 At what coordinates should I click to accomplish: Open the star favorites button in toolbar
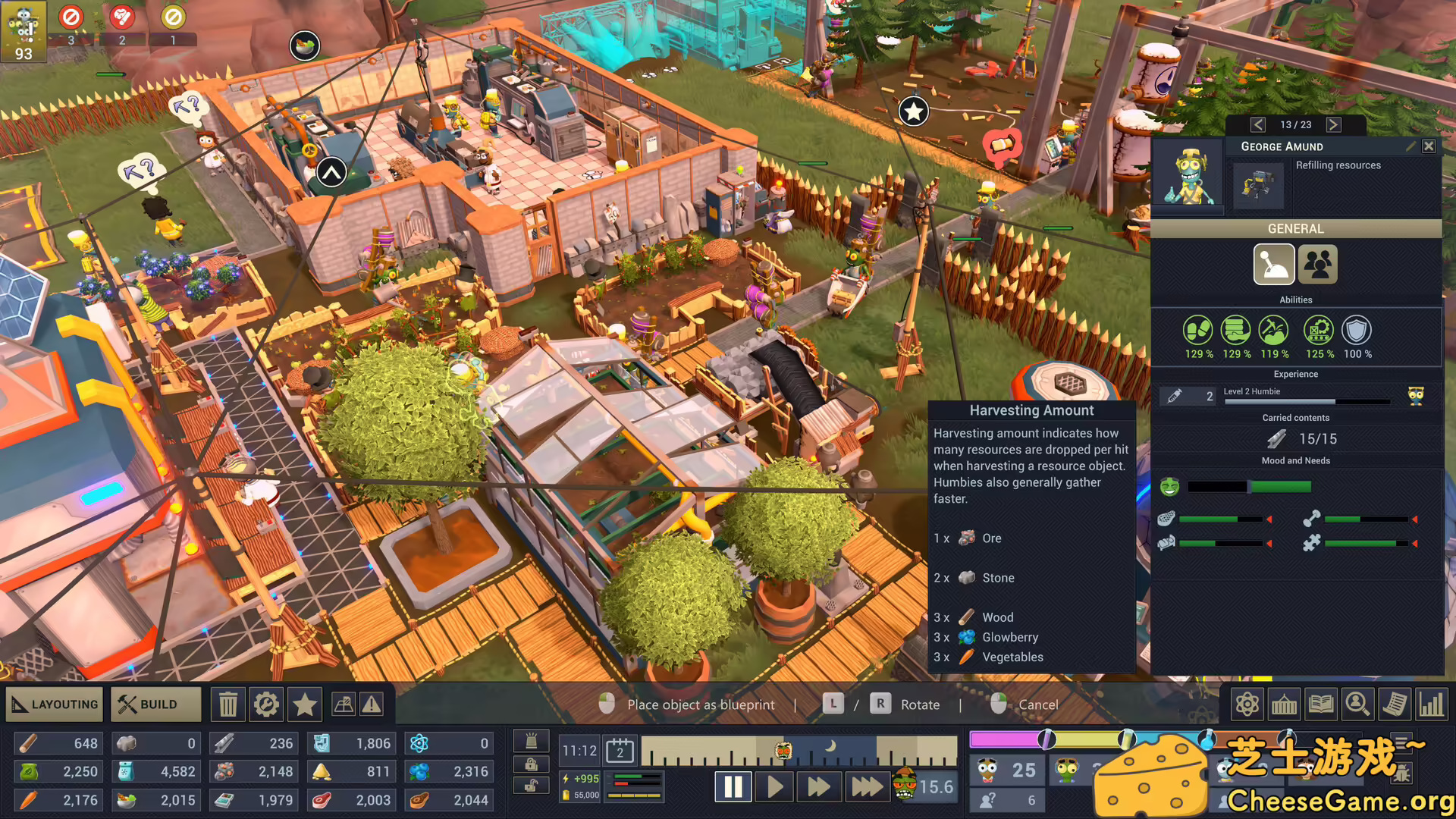coord(305,704)
